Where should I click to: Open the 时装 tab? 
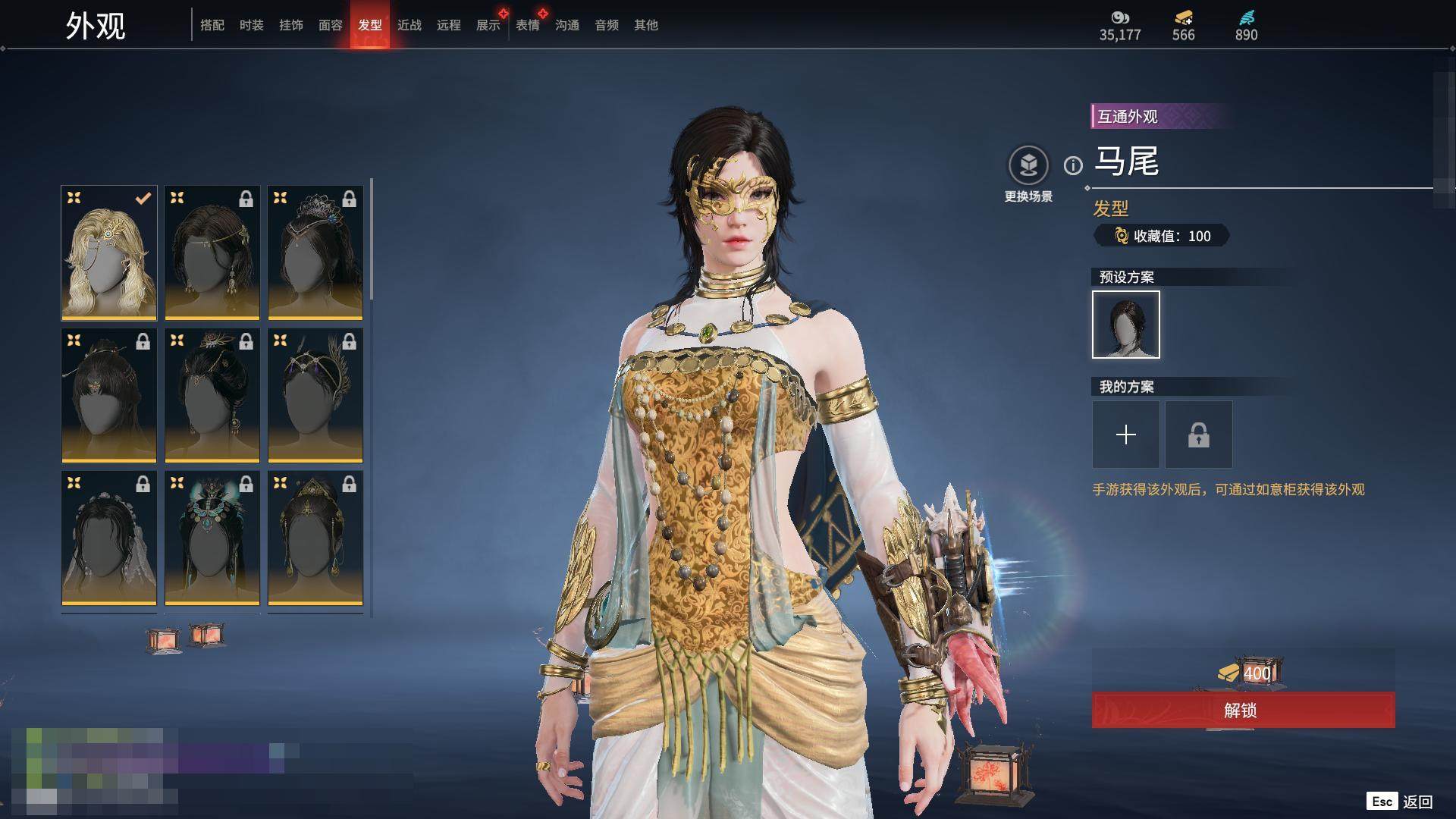coord(251,25)
